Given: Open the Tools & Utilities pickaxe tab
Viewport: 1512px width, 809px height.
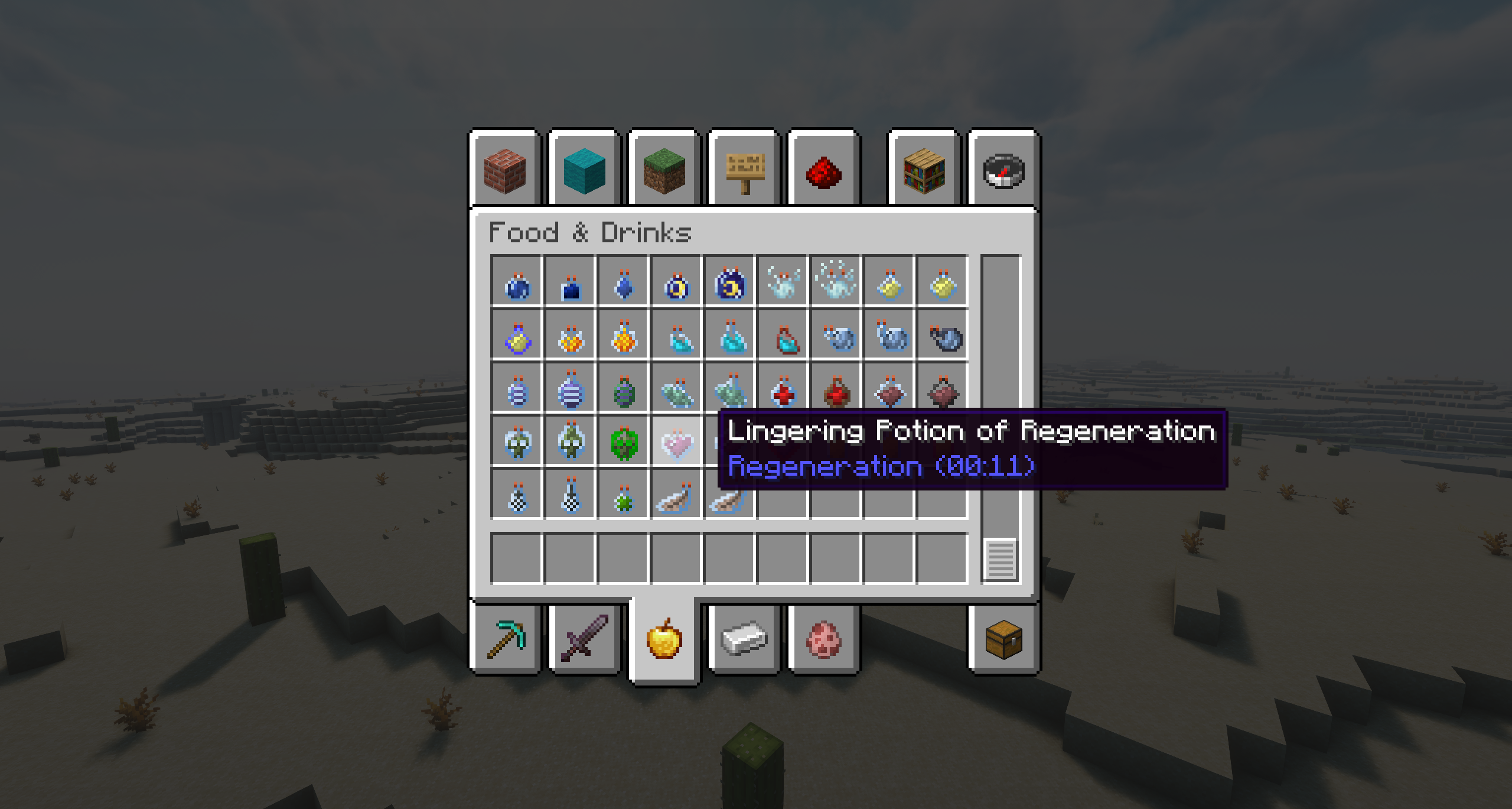Looking at the screenshot, I should 506,641.
